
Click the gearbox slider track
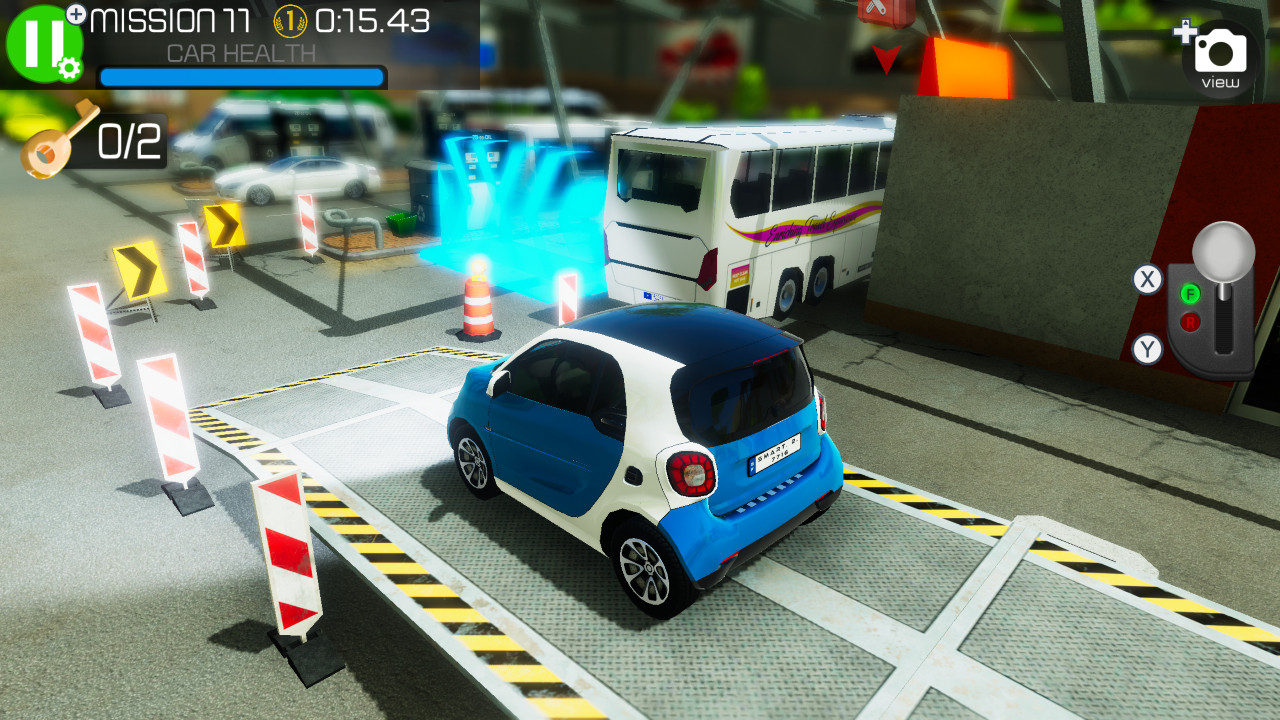[1222, 330]
